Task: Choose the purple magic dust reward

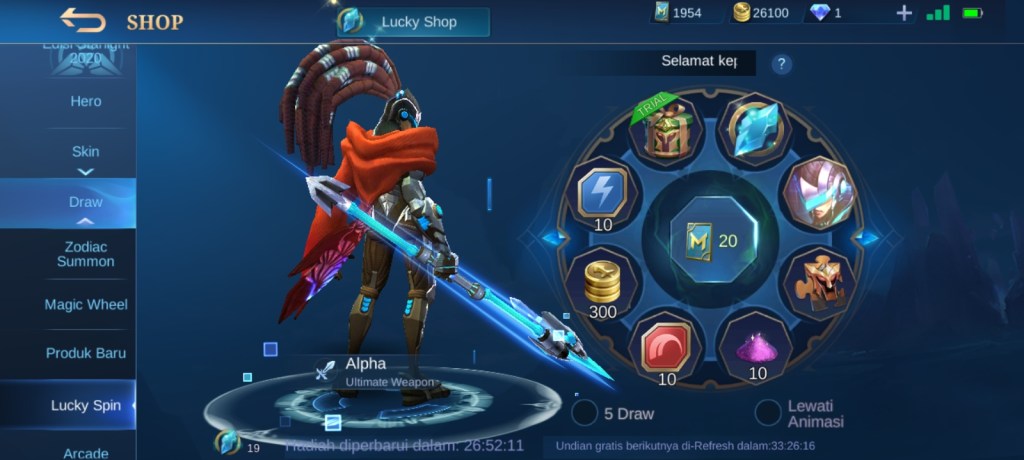Action: pyautogui.click(x=757, y=347)
